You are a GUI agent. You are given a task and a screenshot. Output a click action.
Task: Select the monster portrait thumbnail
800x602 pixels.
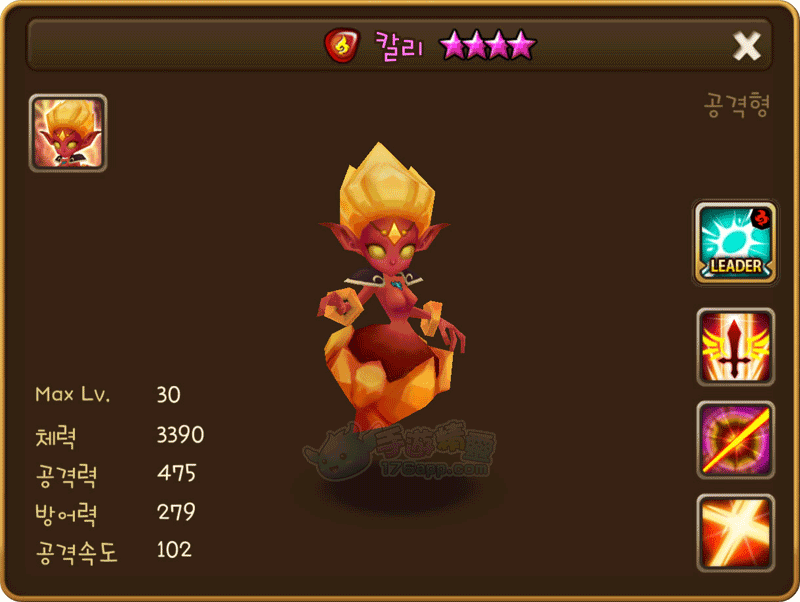click(x=68, y=133)
